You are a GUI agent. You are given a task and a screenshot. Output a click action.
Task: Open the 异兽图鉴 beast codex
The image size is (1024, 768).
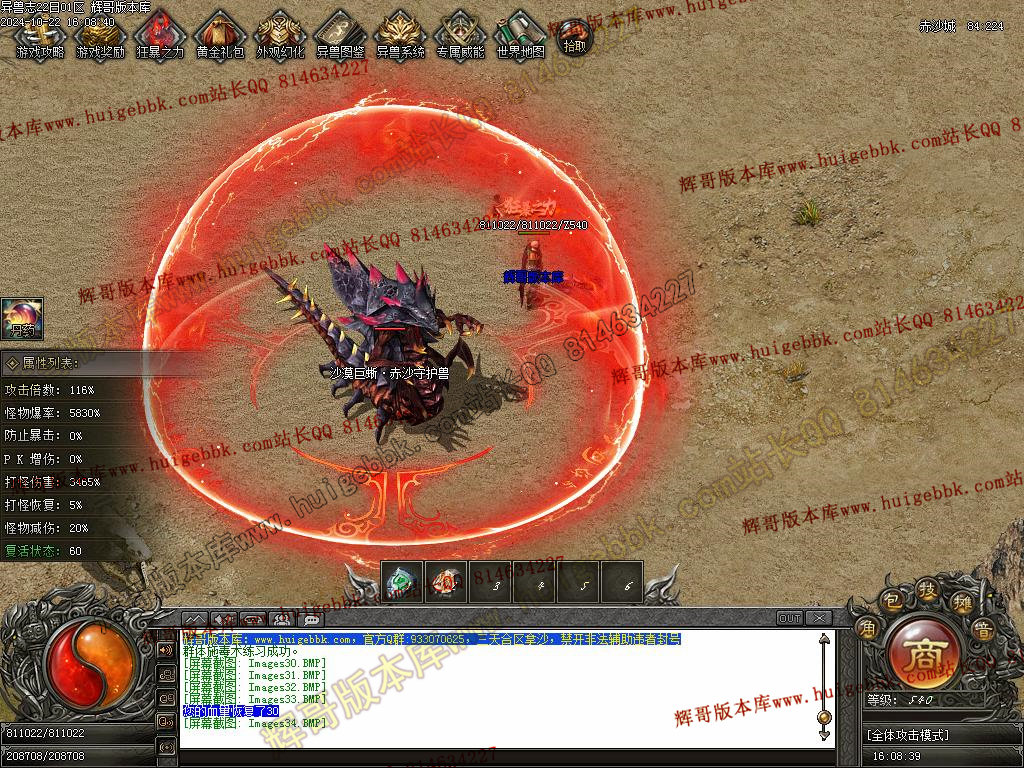pos(340,35)
